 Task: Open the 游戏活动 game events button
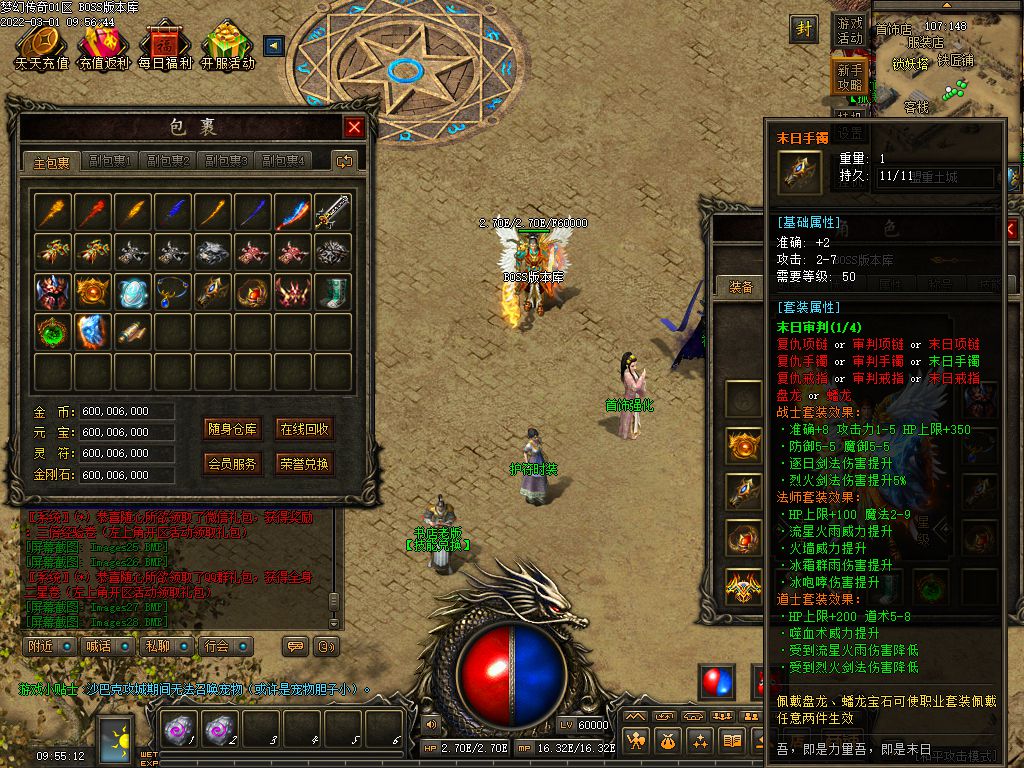849,30
